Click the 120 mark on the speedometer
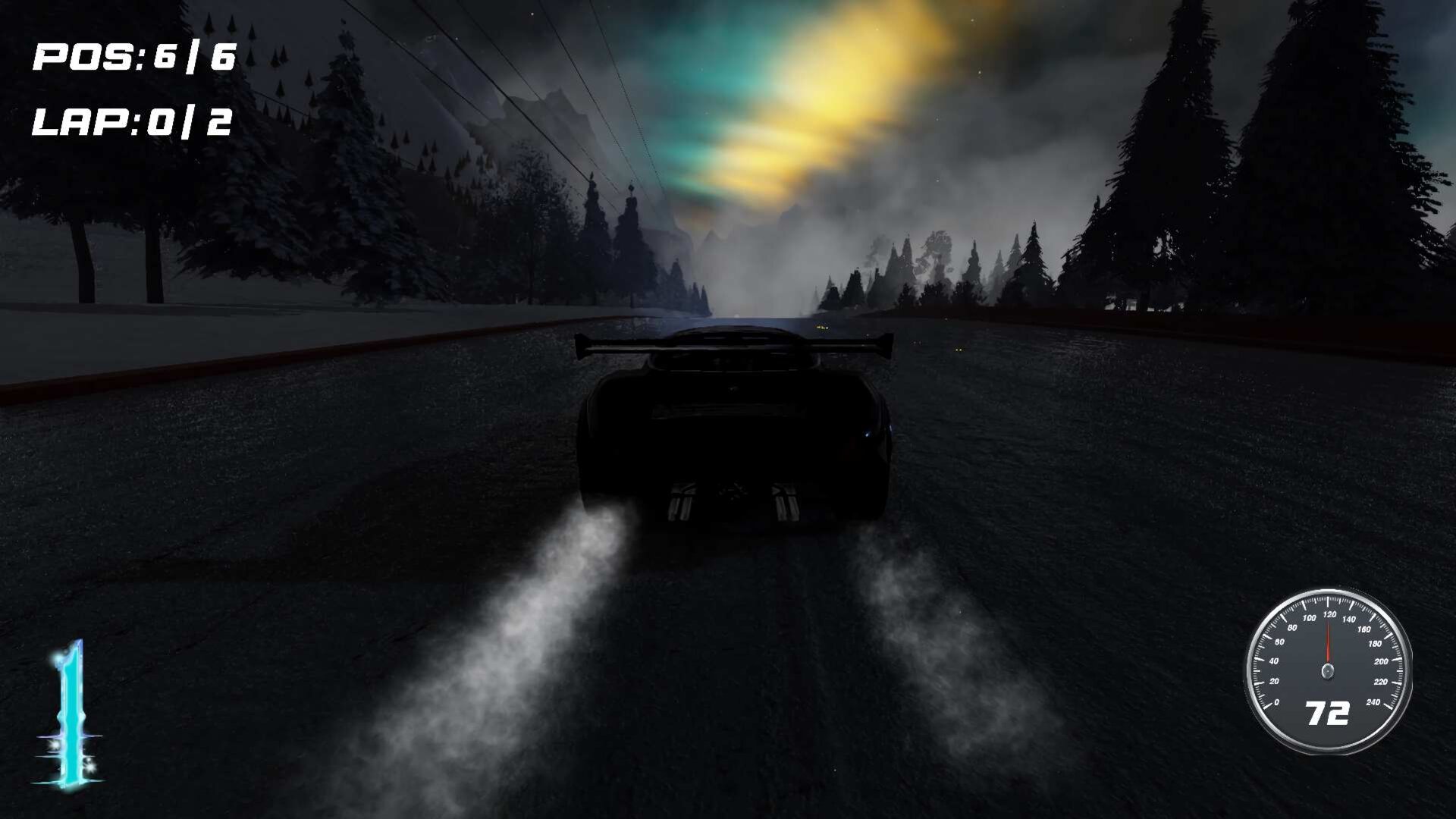This screenshot has height=819, width=1456. 1330,614
